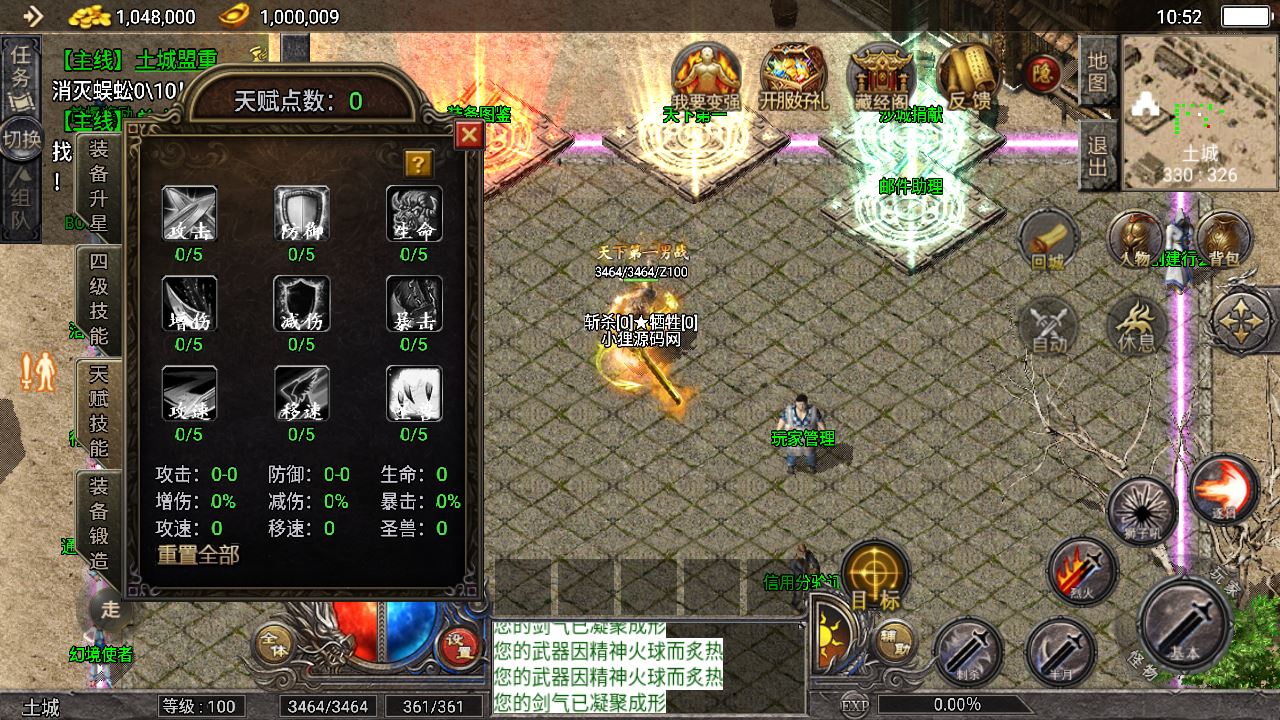Viewport: 1280px width, 720px height.
Task: Open the 背包 bag icon
Action: 1223,241
